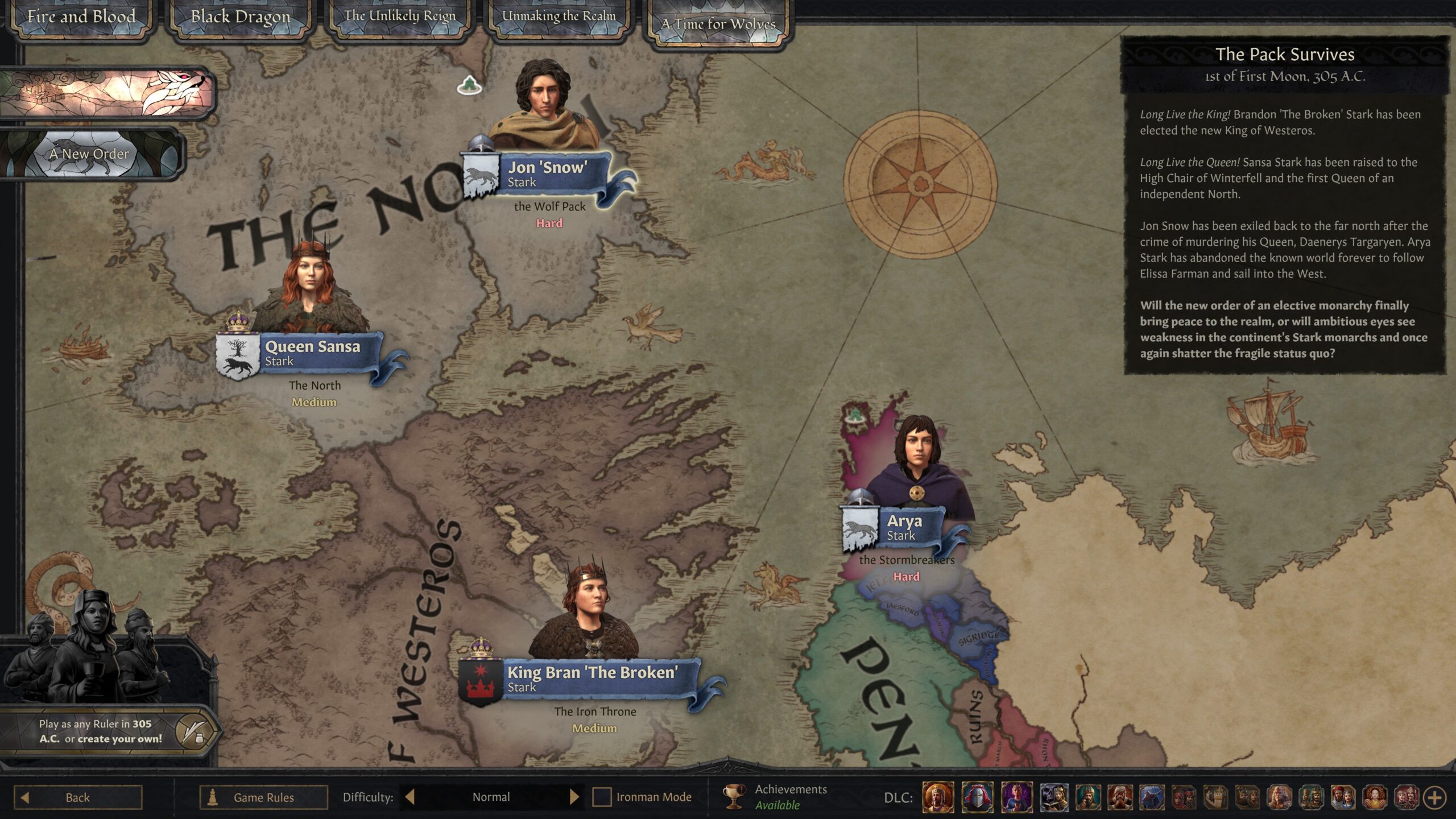Choose the Unmaking the Realm tab
This screenshot has width=1456, height=819.
click(559, 17)
